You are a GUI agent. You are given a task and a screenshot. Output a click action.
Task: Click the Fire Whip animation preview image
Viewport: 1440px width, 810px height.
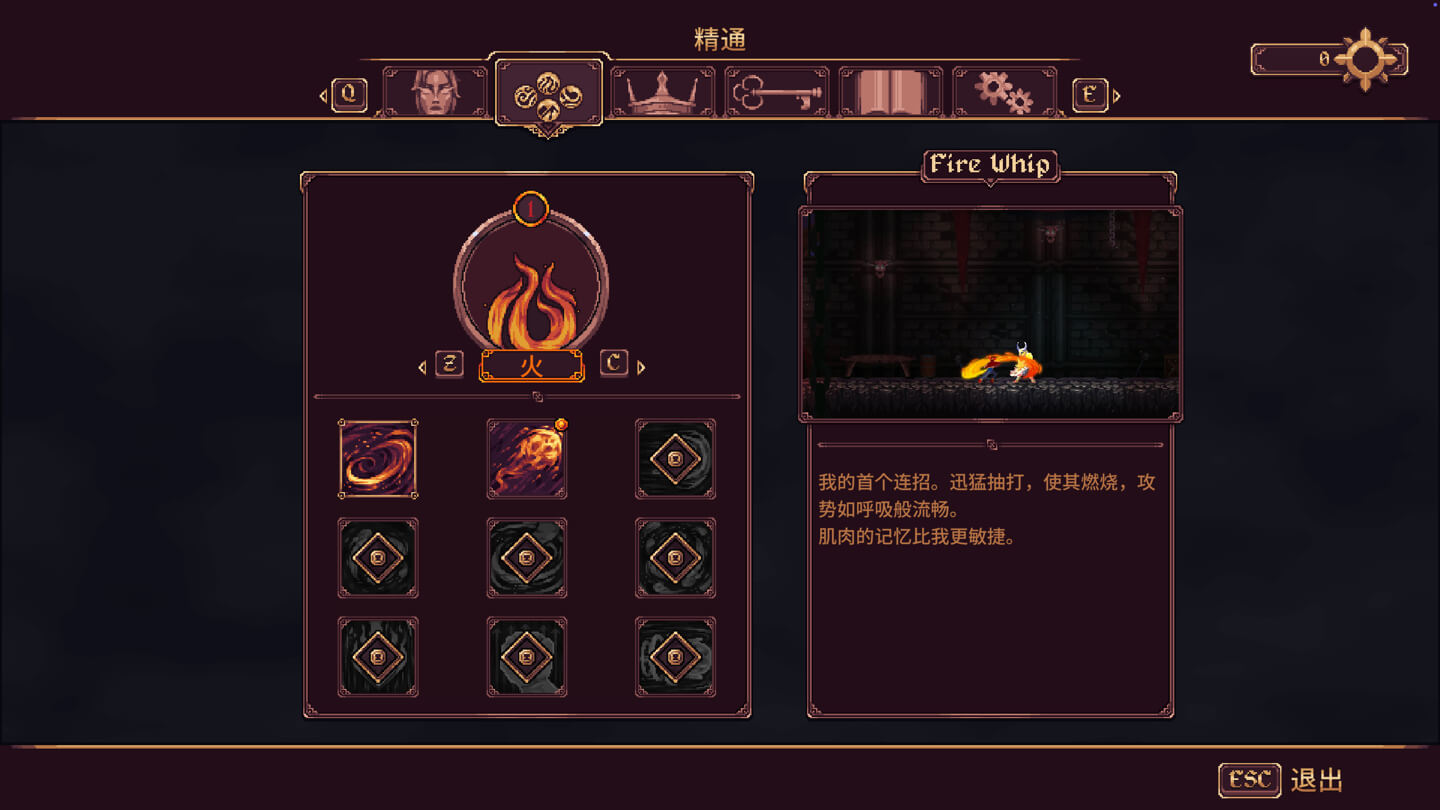point(990,311)
